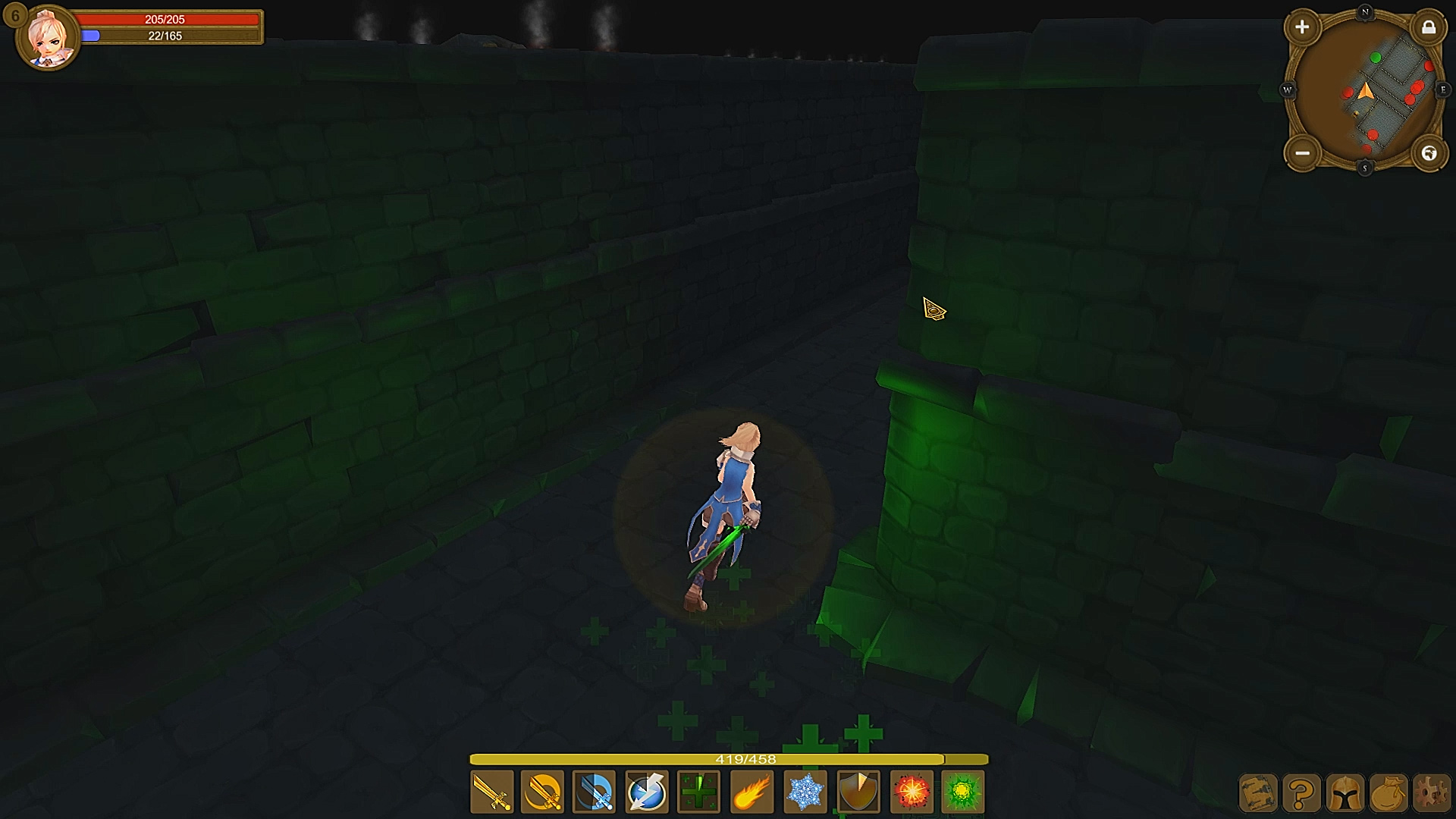Enable minimap zoom in
This screenshot has width=1456, height=819.
pyautogui.click(x=1303, y=27)
